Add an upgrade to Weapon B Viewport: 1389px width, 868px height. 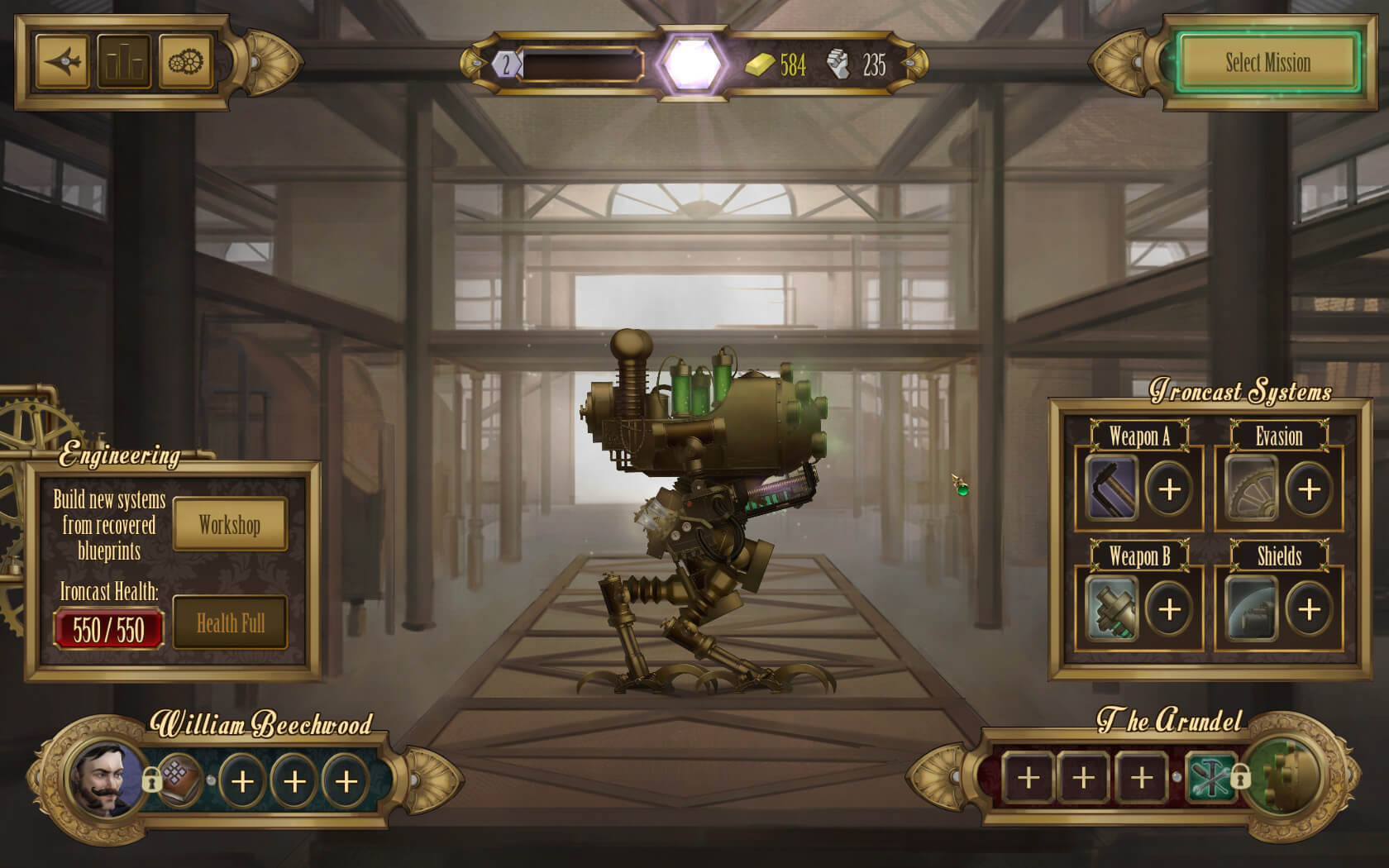1169,609
